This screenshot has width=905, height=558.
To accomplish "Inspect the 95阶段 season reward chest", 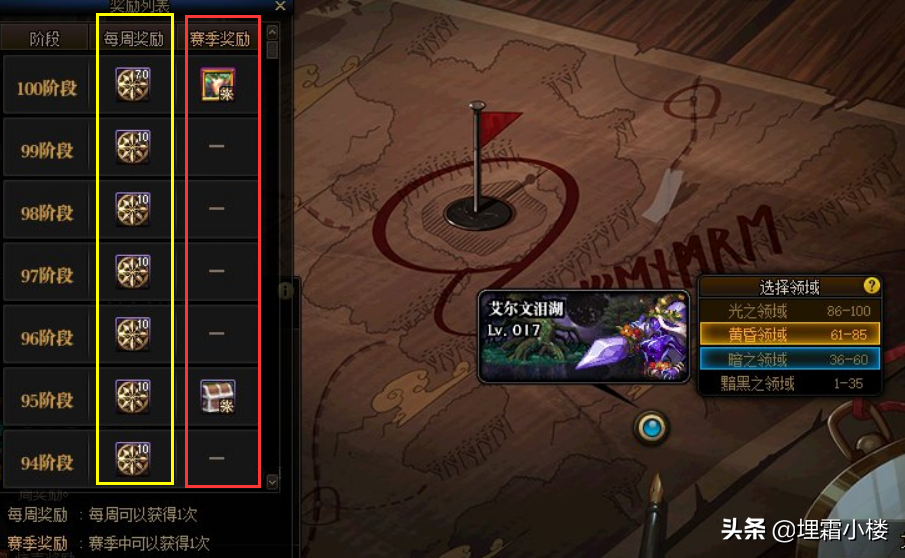I will pos(217,397).
